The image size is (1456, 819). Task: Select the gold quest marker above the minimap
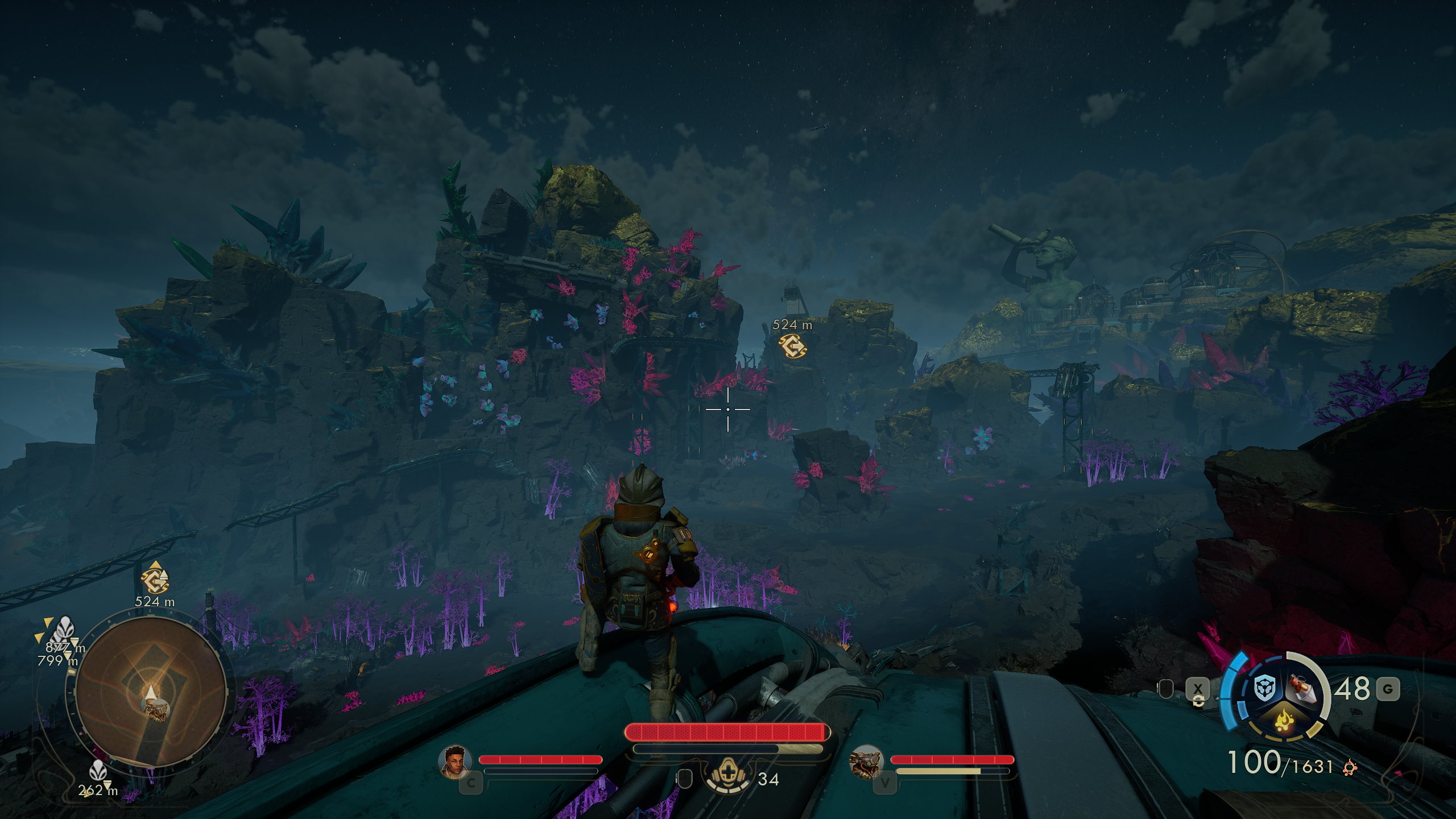pos(155,580)
